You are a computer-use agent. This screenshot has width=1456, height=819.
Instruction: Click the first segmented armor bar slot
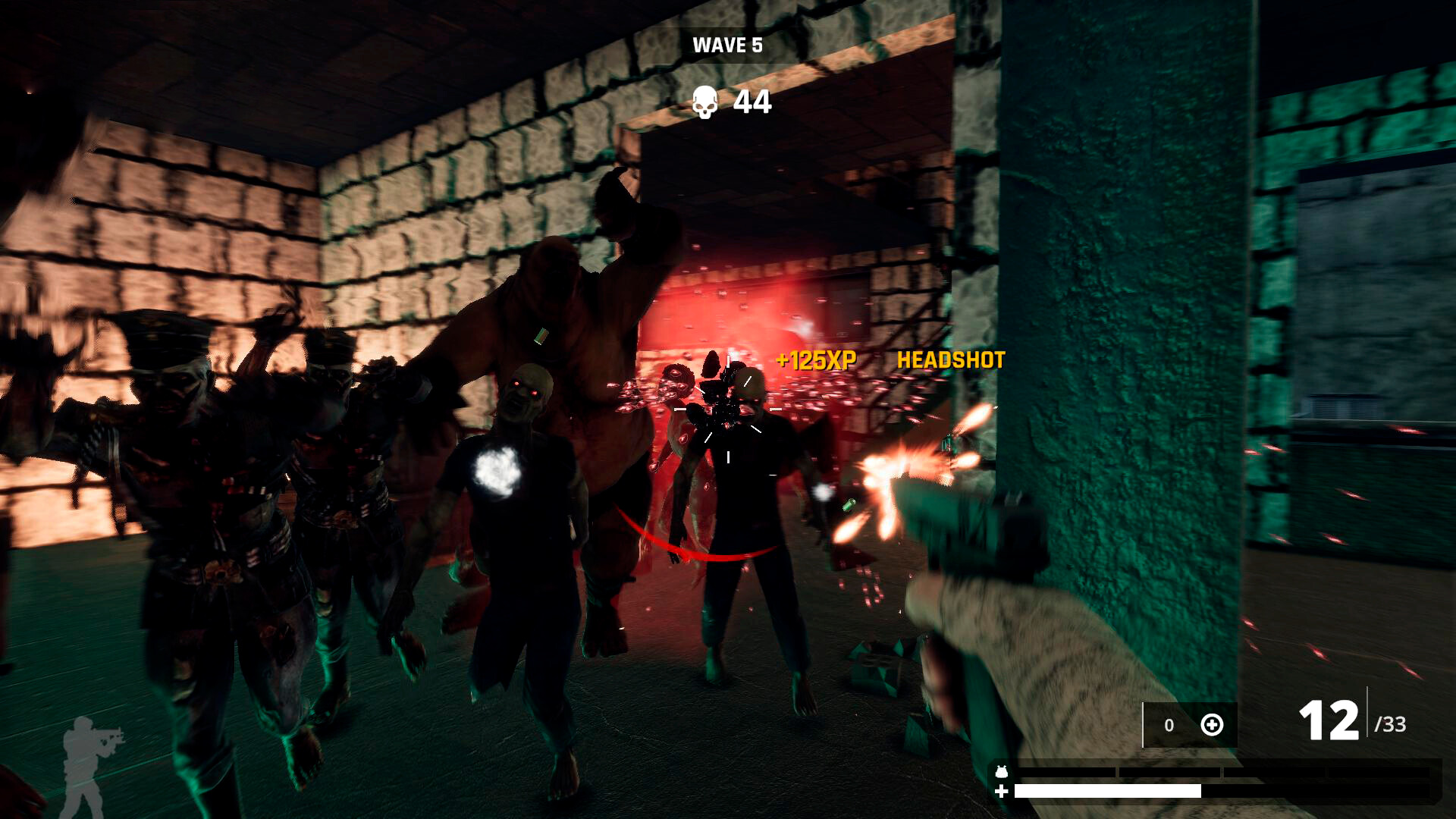1069,772
